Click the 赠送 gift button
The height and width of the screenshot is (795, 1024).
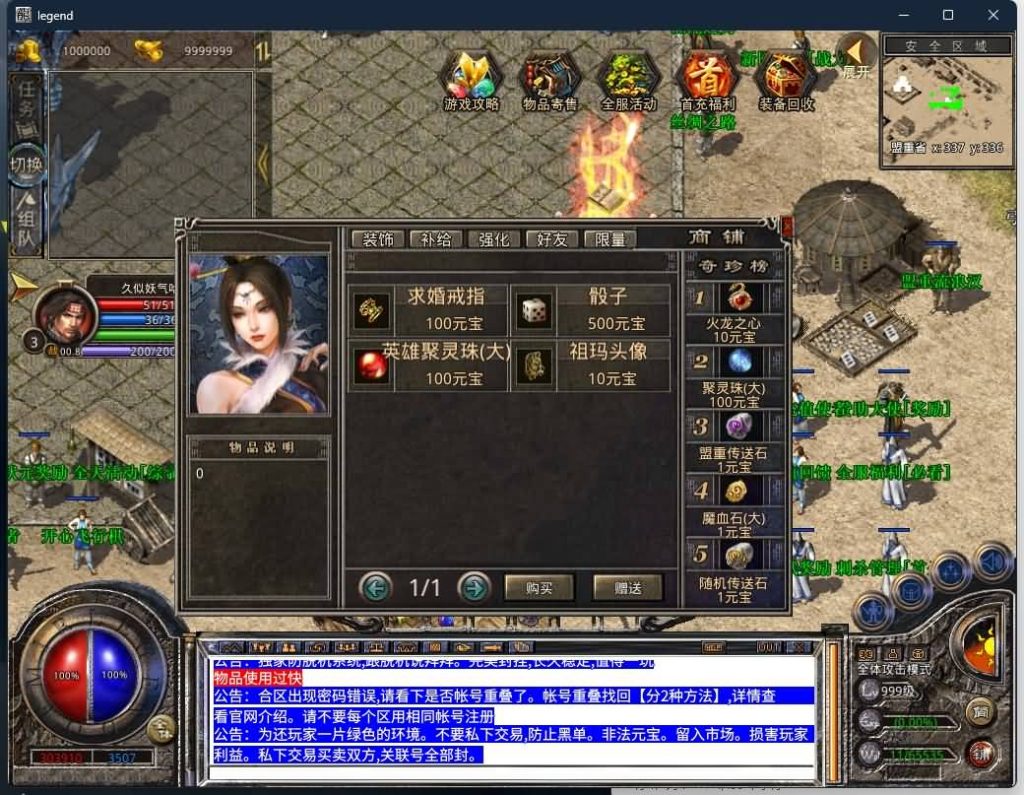coord(627,588)
